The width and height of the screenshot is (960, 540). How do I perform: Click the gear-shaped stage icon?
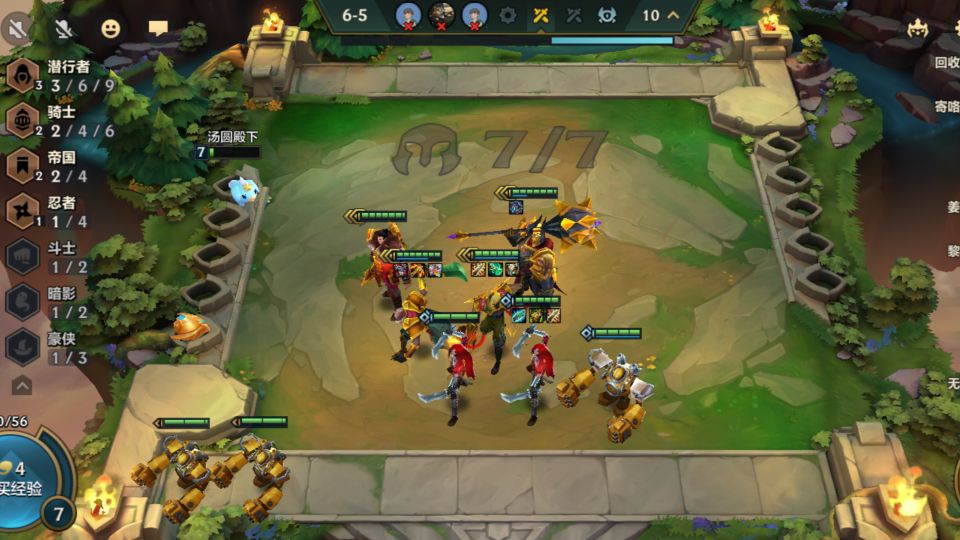pyautogui.click(x=507, y=15)
